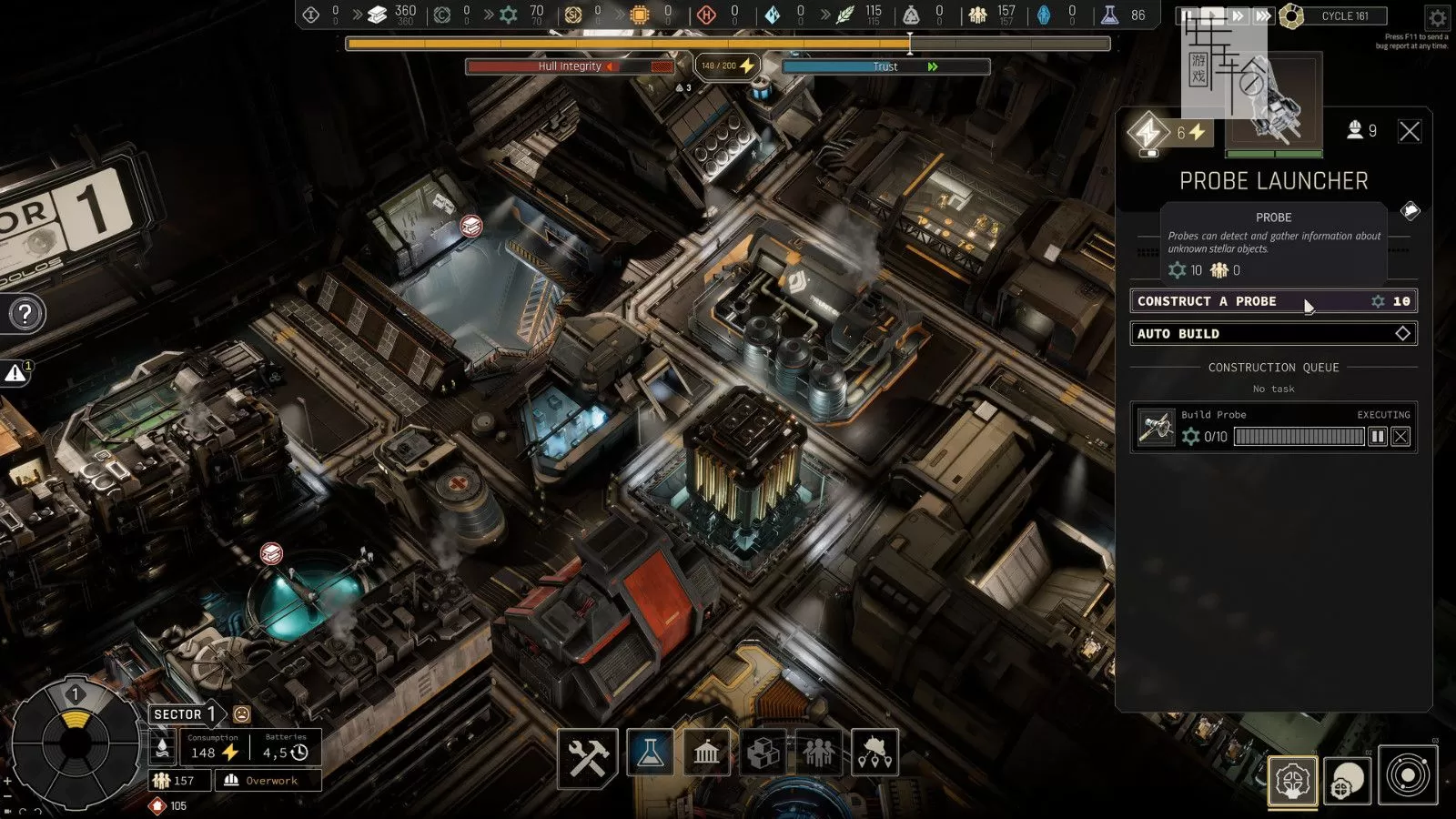Set game speed to triple fast-forward
Screen dimensions: 1456x819
point(1262,15)
